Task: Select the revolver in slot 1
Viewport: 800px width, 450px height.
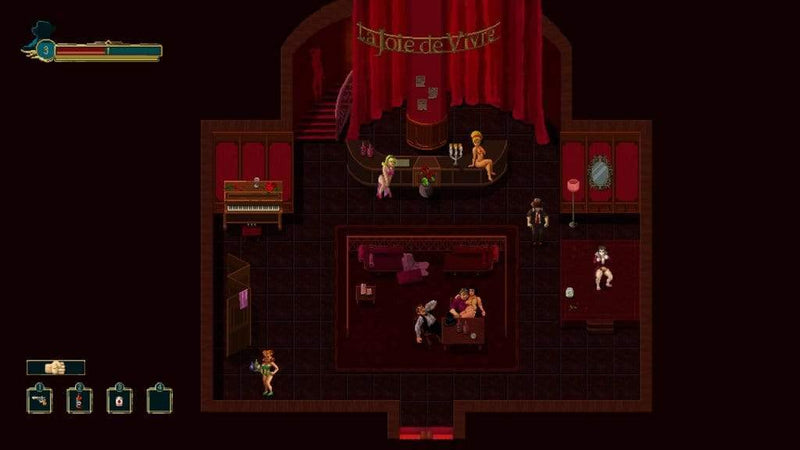Action: click(x=39, y=400)
